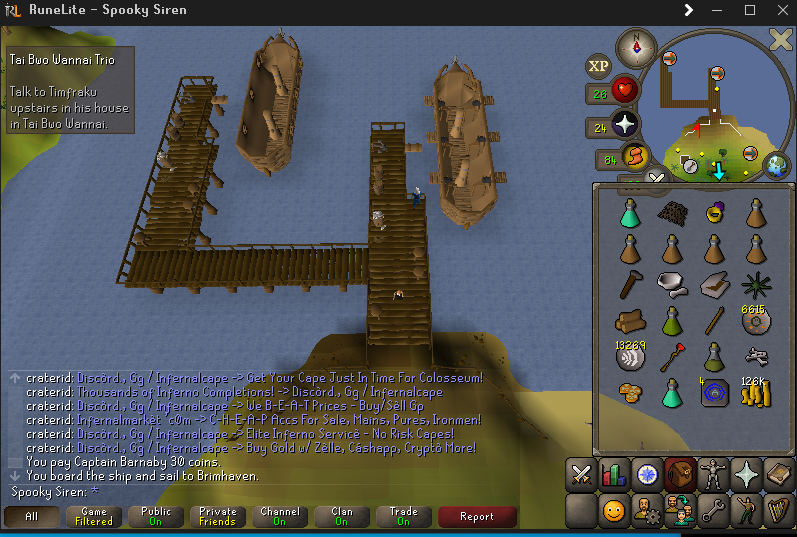Open the world map globe
Screen dimensions: 797x537
[776, 165]
